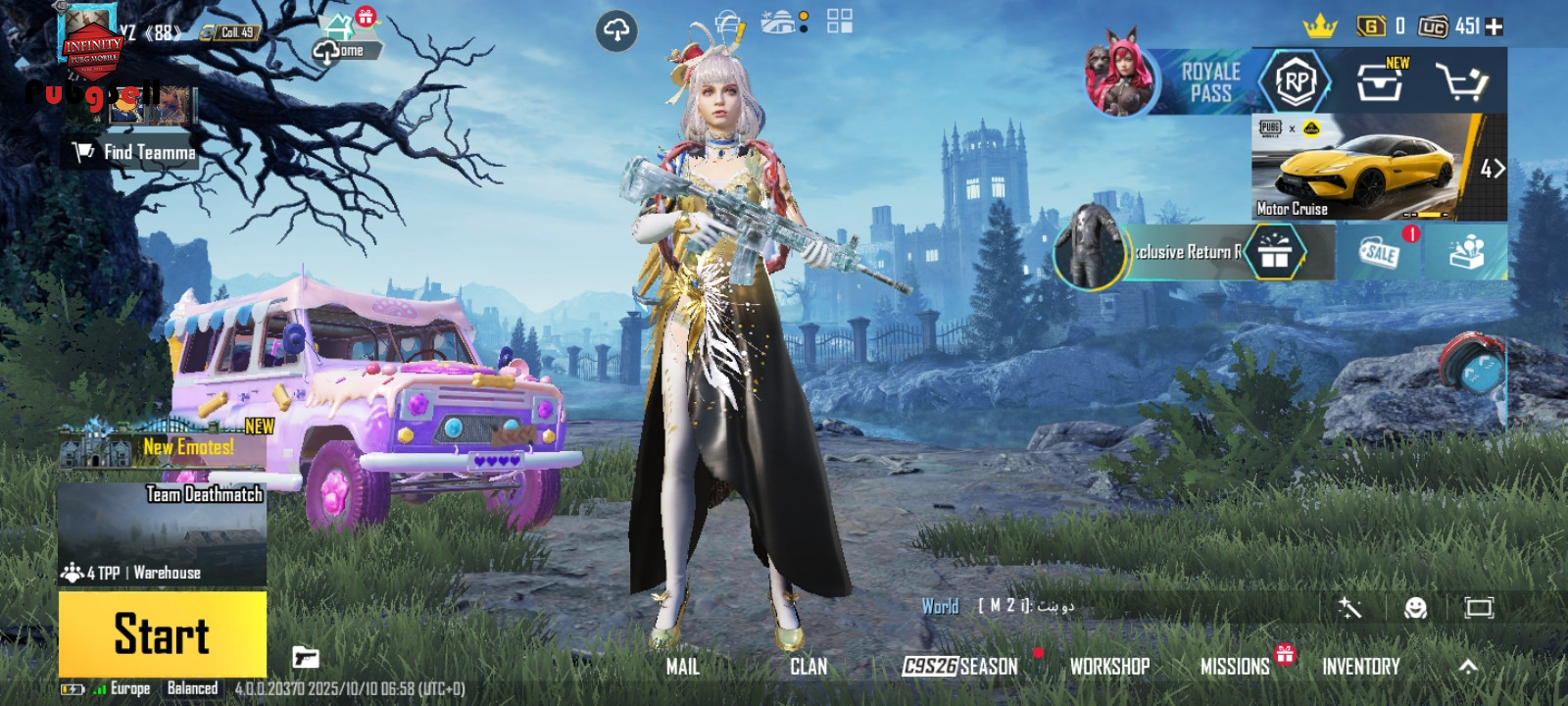This screenshot has height=706, width=1568.
Task: Open the Team Deathmatch mode selector
Action: click(x=163, y=533)
